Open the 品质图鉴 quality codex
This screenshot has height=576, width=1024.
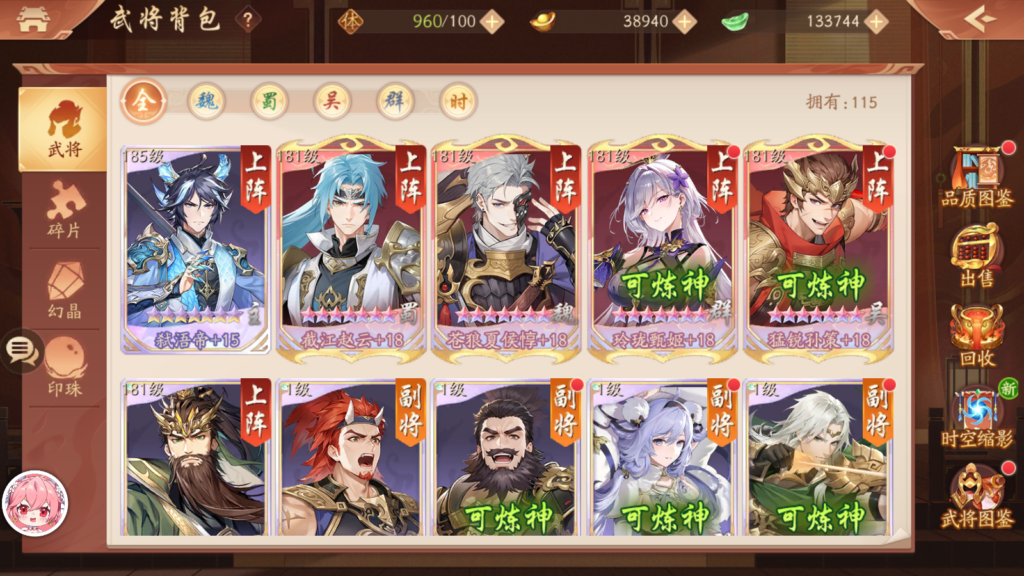coord(977,178)
